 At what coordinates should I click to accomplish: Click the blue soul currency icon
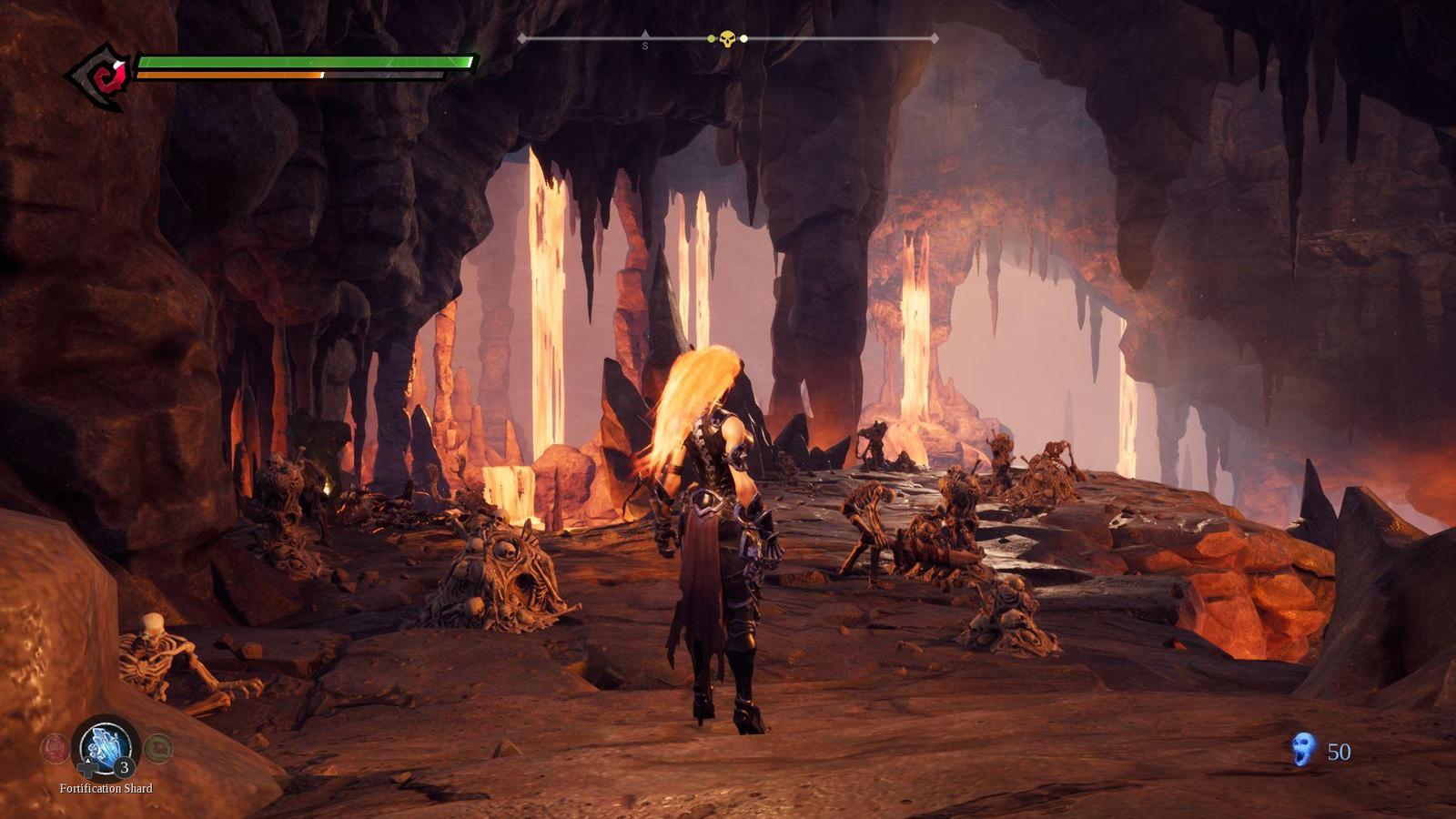pyautogui.click(x=1304, y=750)
